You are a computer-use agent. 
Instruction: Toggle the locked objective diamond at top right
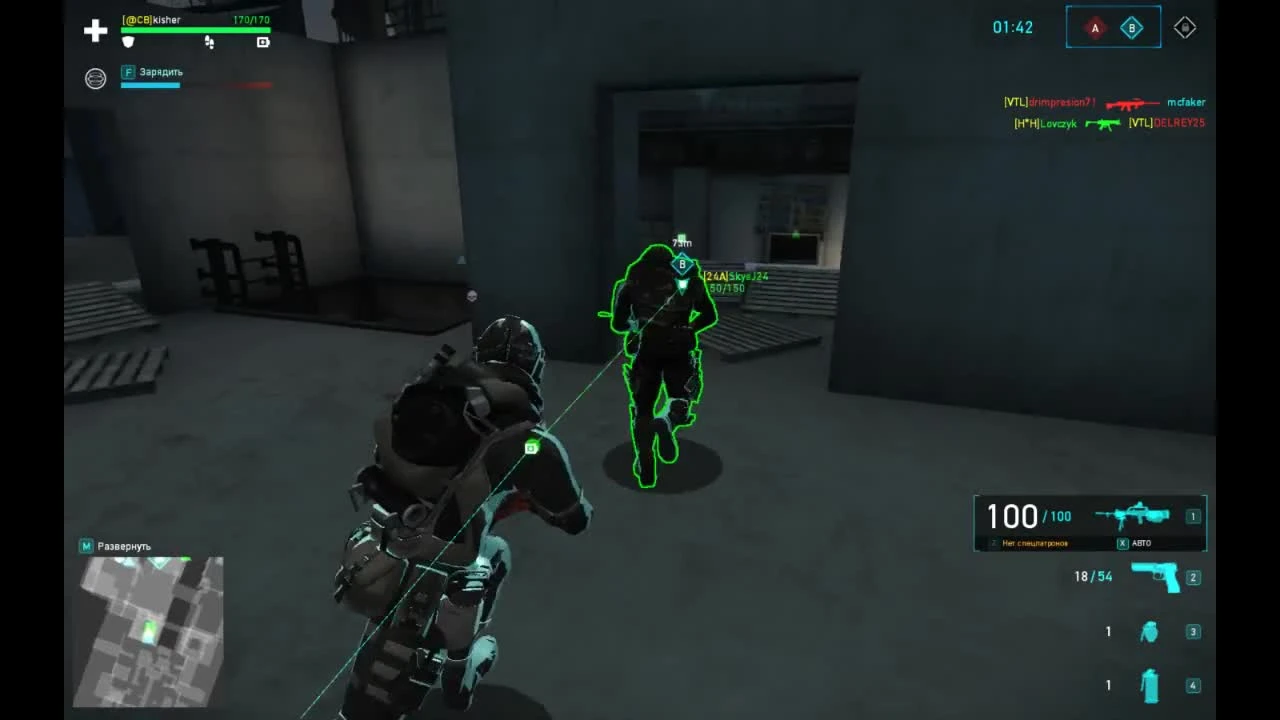coord(1185,27)
